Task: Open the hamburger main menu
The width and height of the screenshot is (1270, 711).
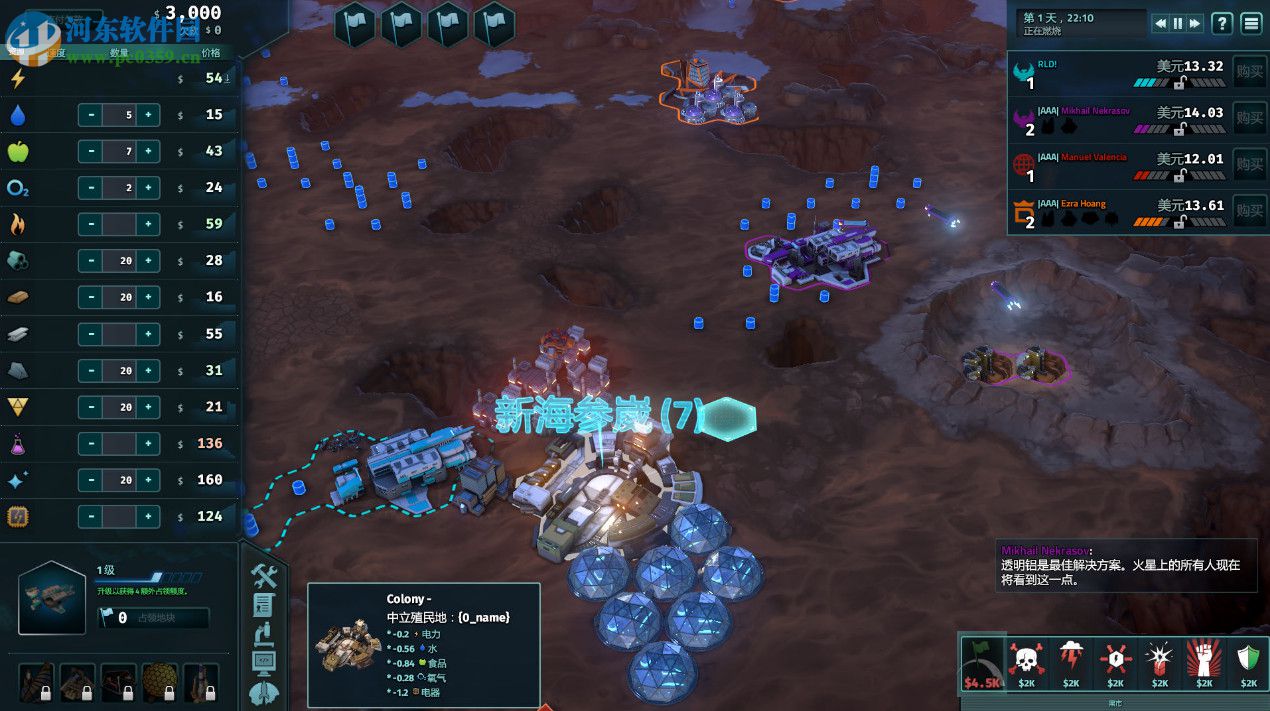Action: [1251, 23]
